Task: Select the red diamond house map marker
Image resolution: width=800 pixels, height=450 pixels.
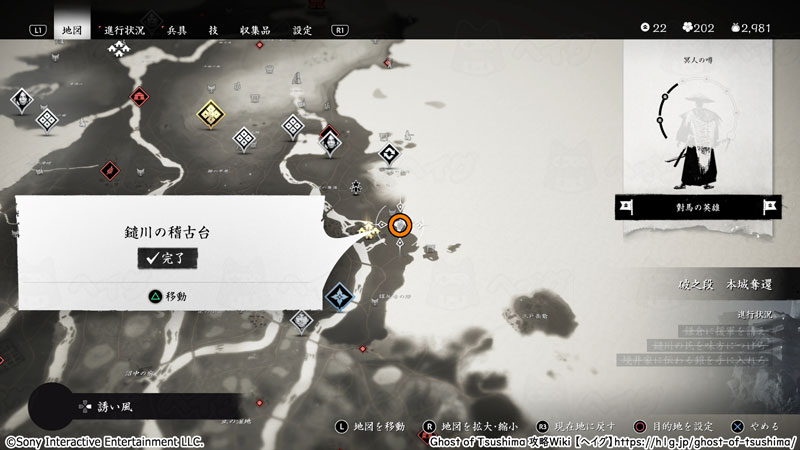Action: pos(140,97)
